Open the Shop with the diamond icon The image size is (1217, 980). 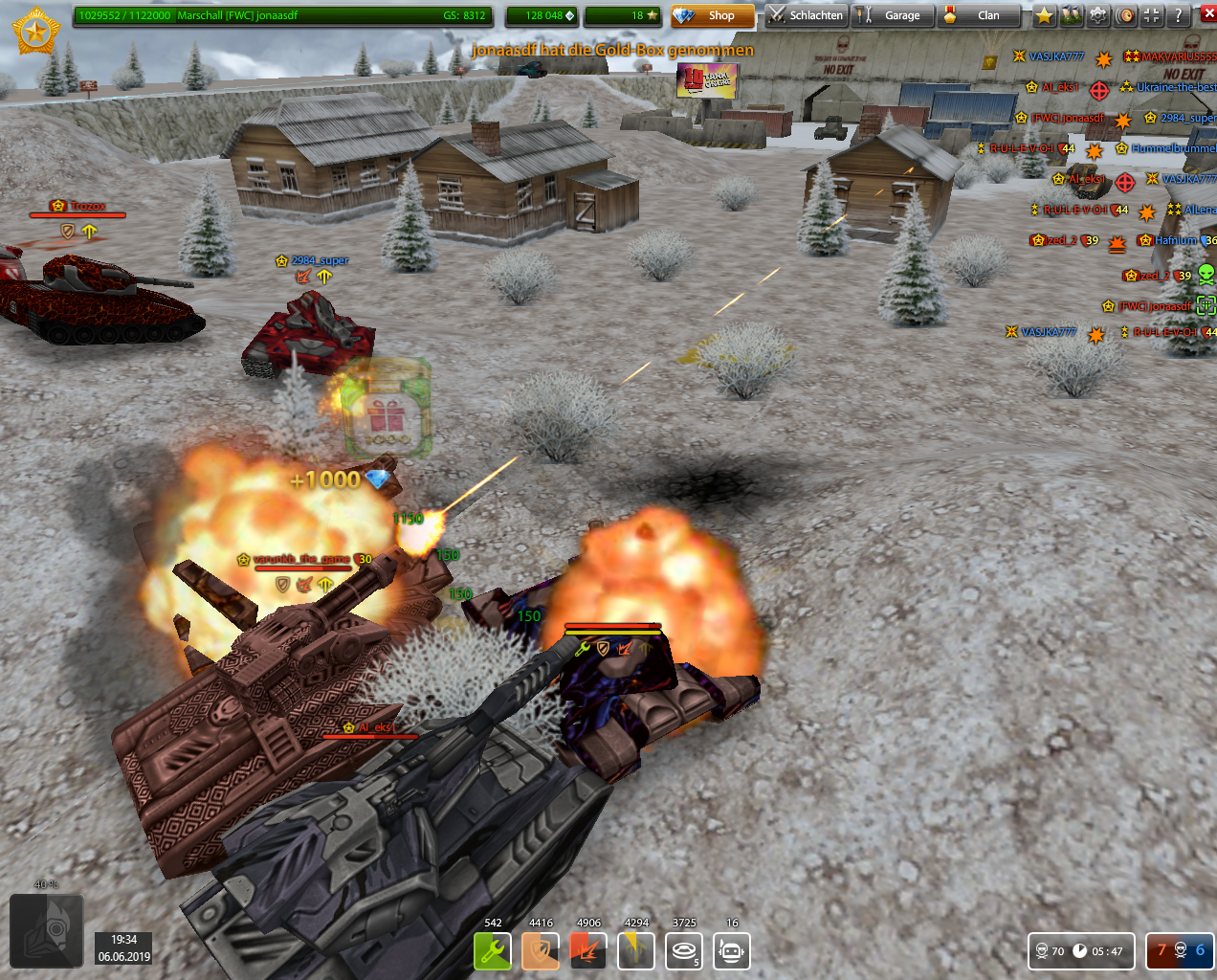(x=713, y=15)
